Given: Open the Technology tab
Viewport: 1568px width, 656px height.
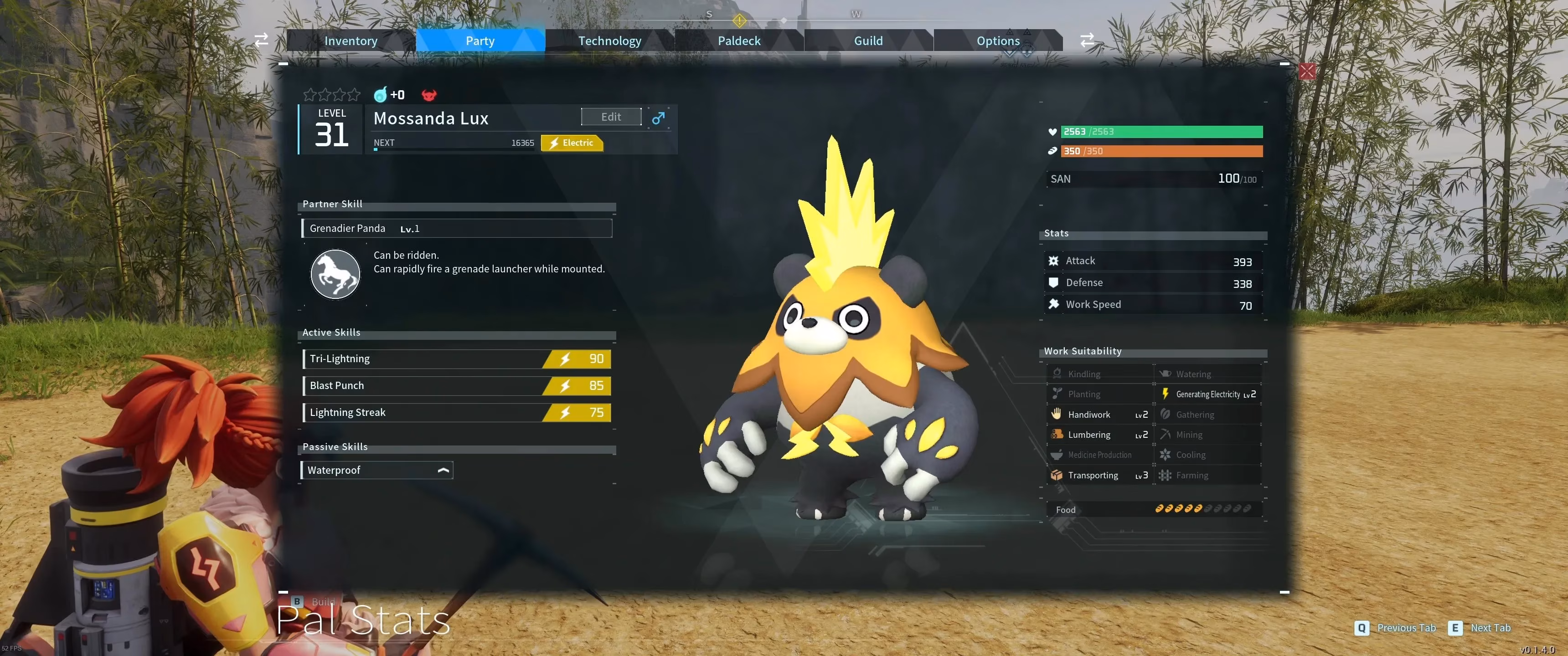Looking at the screenshot, I should click(609, 40).
